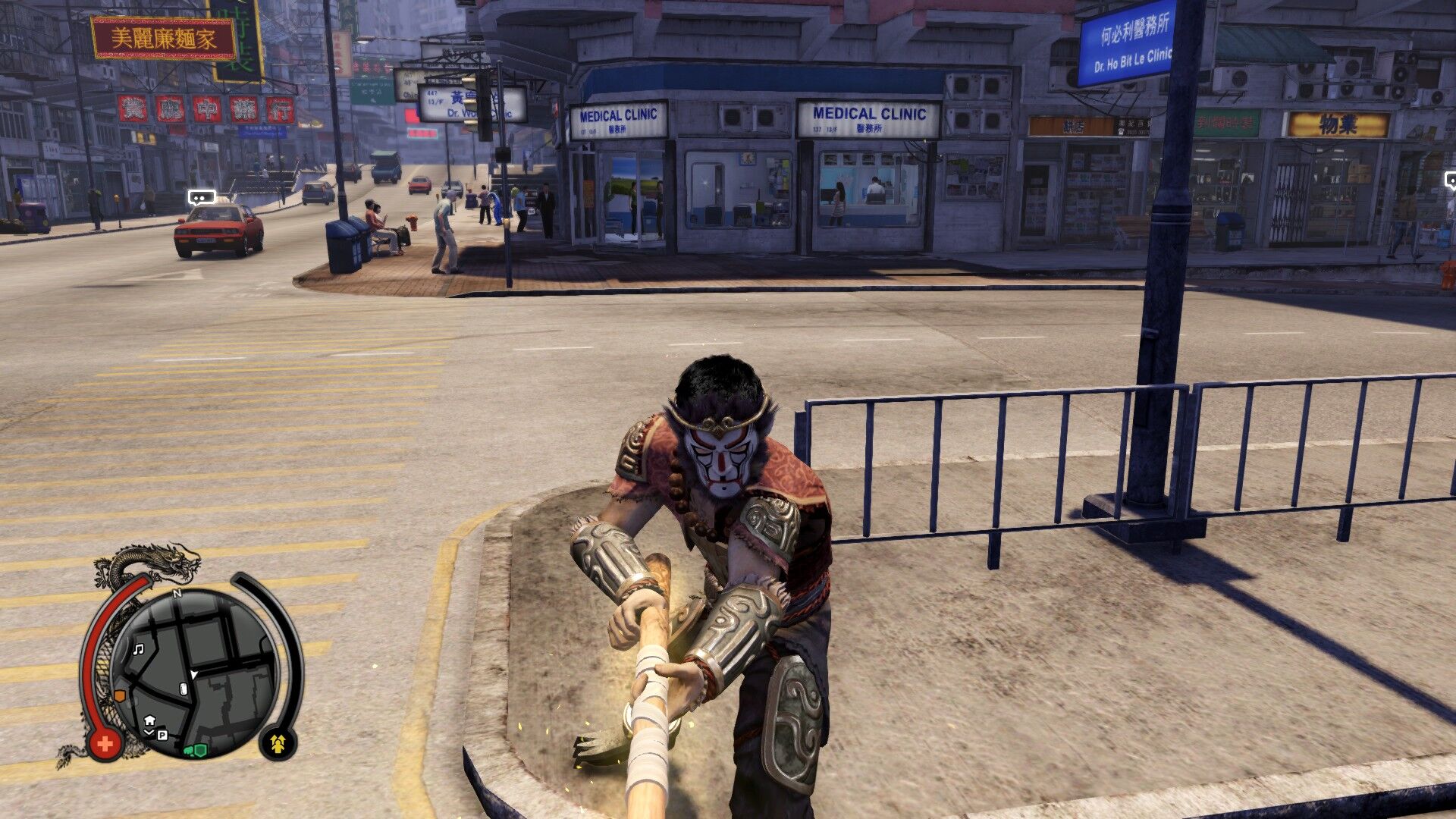Click the white player direction arrow on minimap
Viewport: 1456px width, 819px height.
pos(193,673)
